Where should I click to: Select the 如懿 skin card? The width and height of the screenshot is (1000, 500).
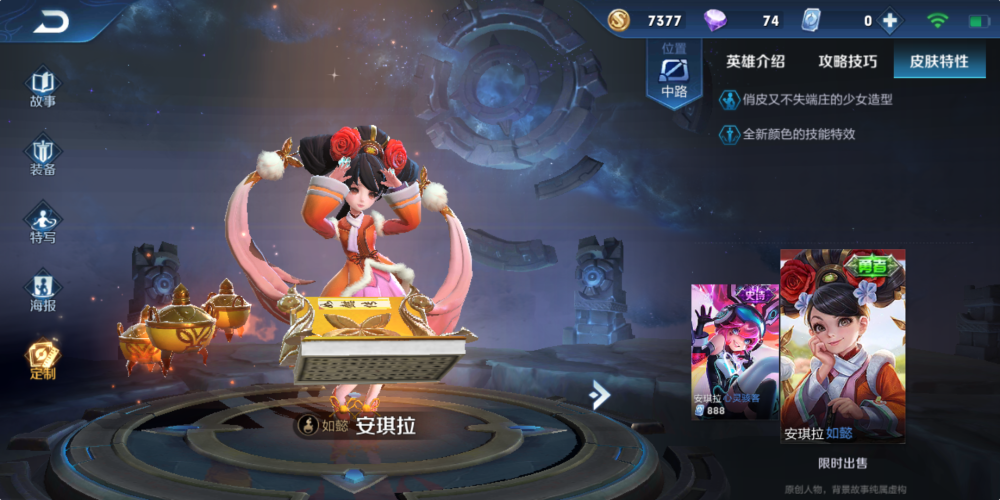tap(842, 345)
